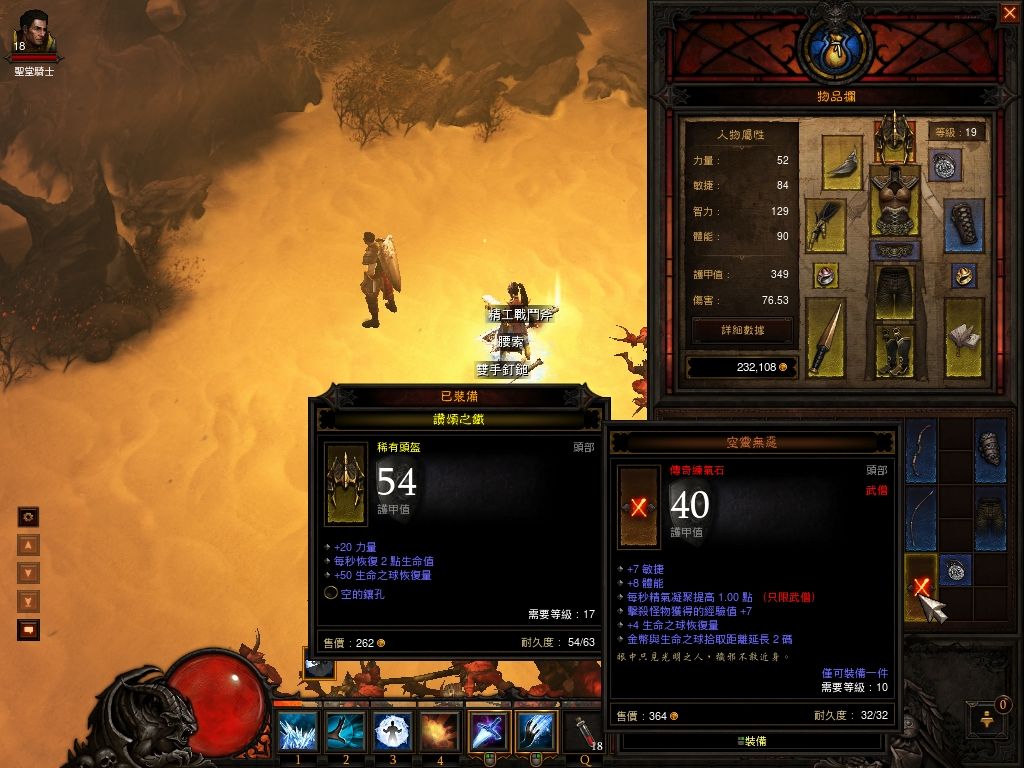Click the equipped shoulder pauldron slot
1024x768 pixels.
[842, 162]
